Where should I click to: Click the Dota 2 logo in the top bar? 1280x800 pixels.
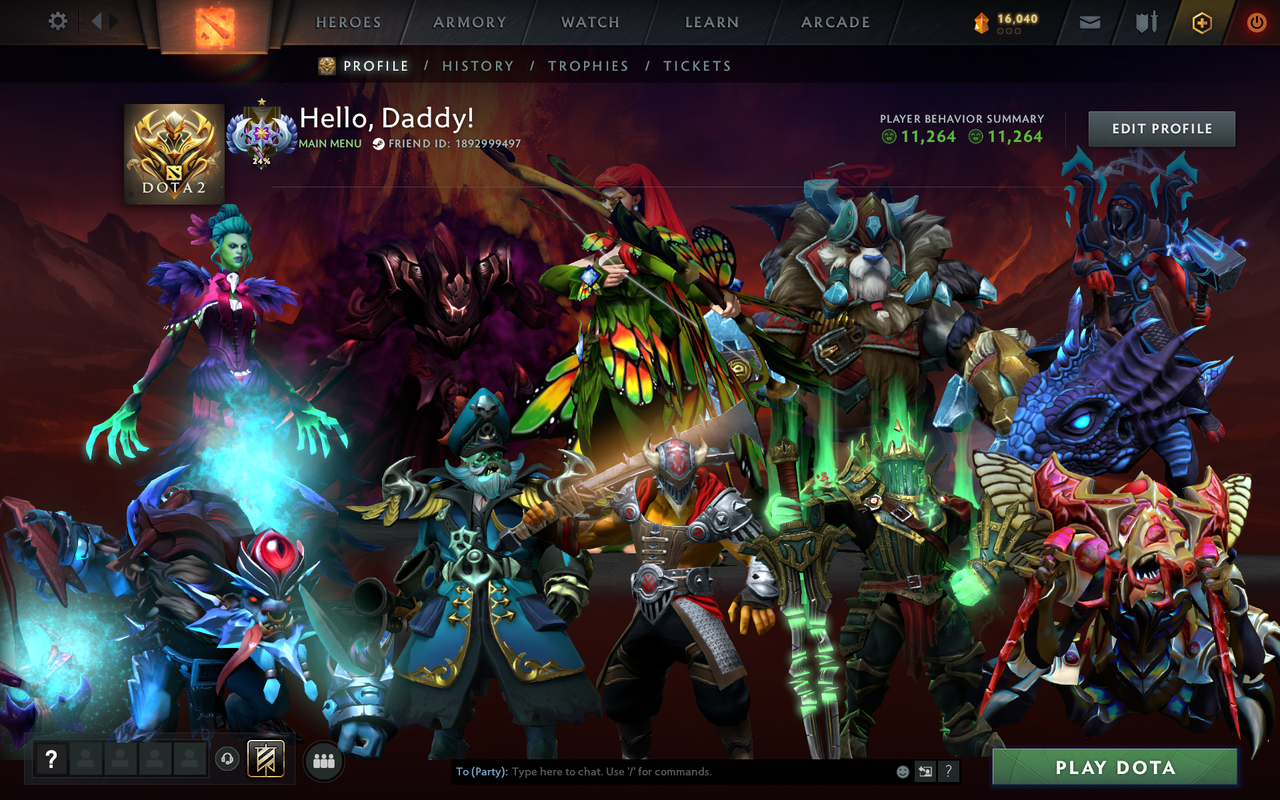click(213, 22)
